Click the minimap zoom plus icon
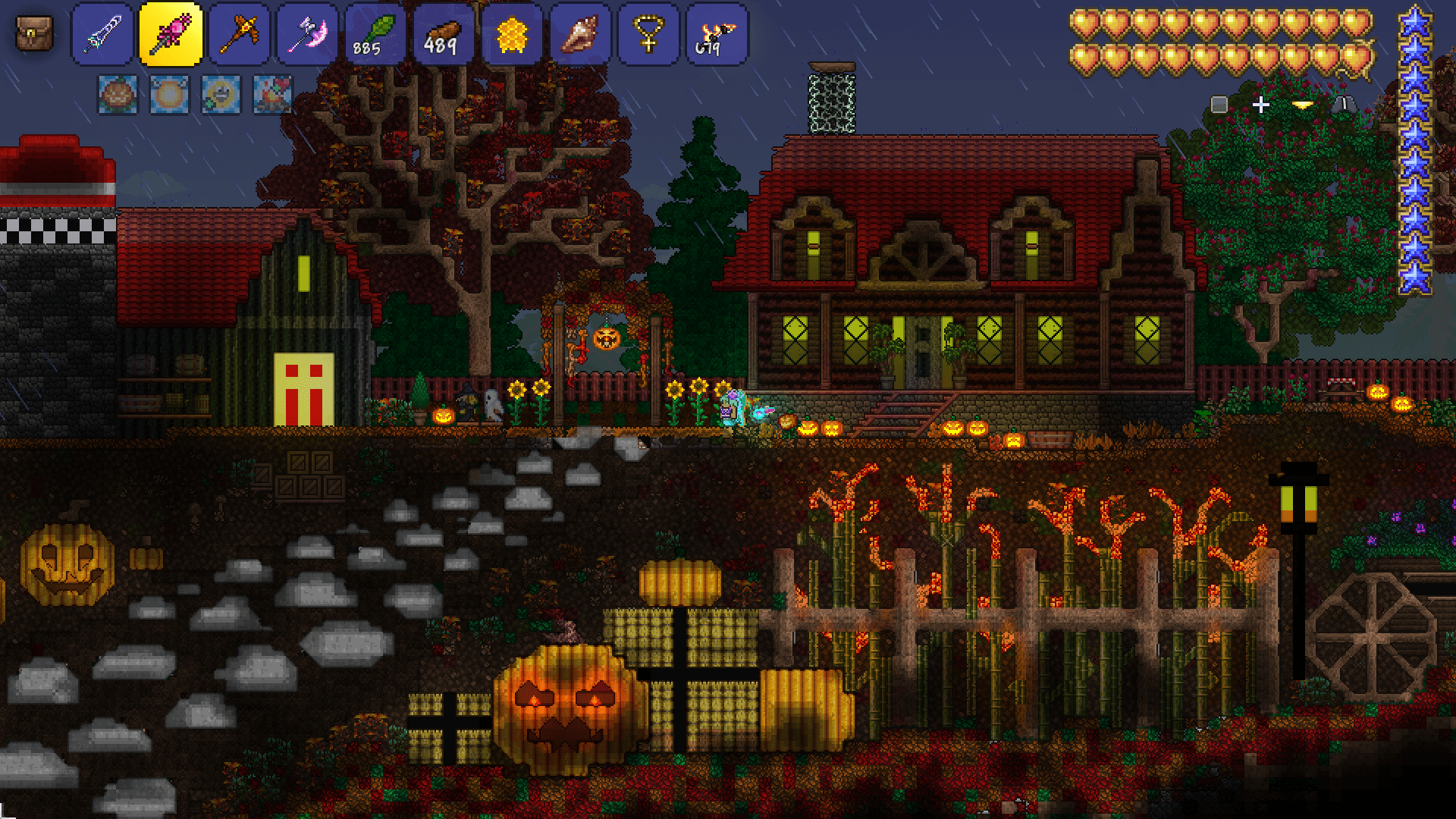Viewport: 1456px width, 819px height. [1261, 105]
